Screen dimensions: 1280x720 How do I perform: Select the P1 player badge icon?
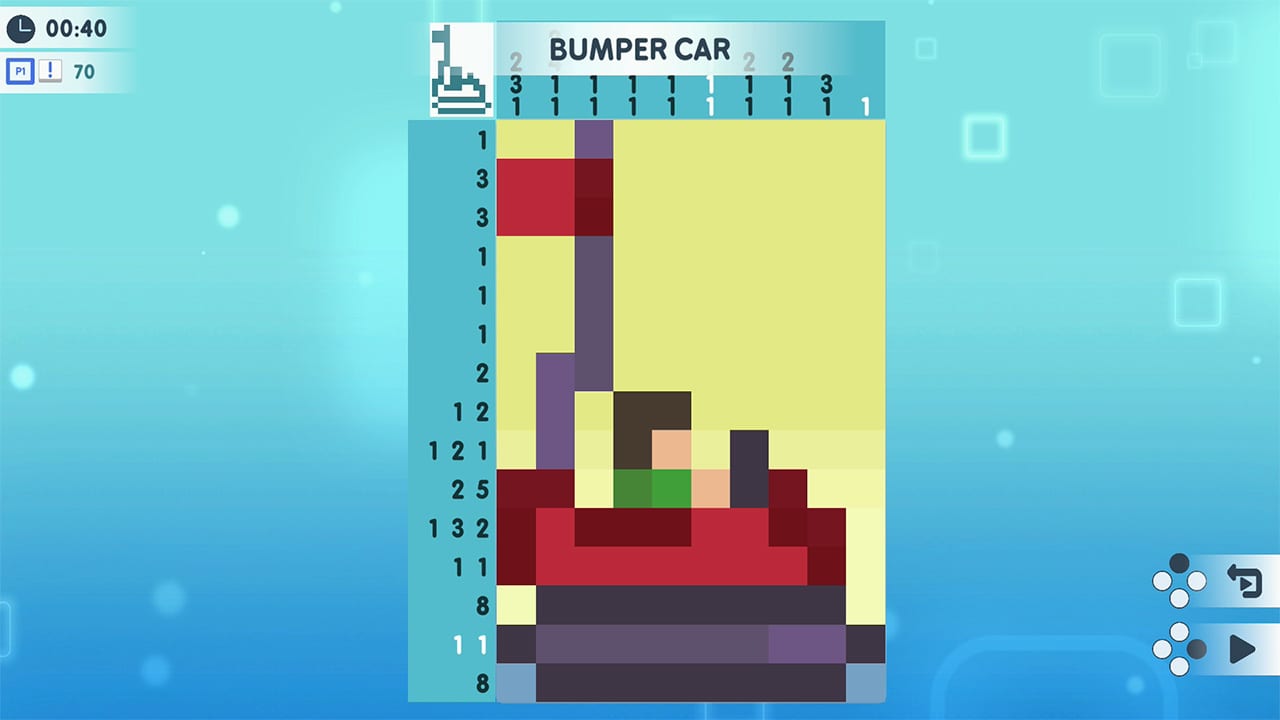pos(20,71)
